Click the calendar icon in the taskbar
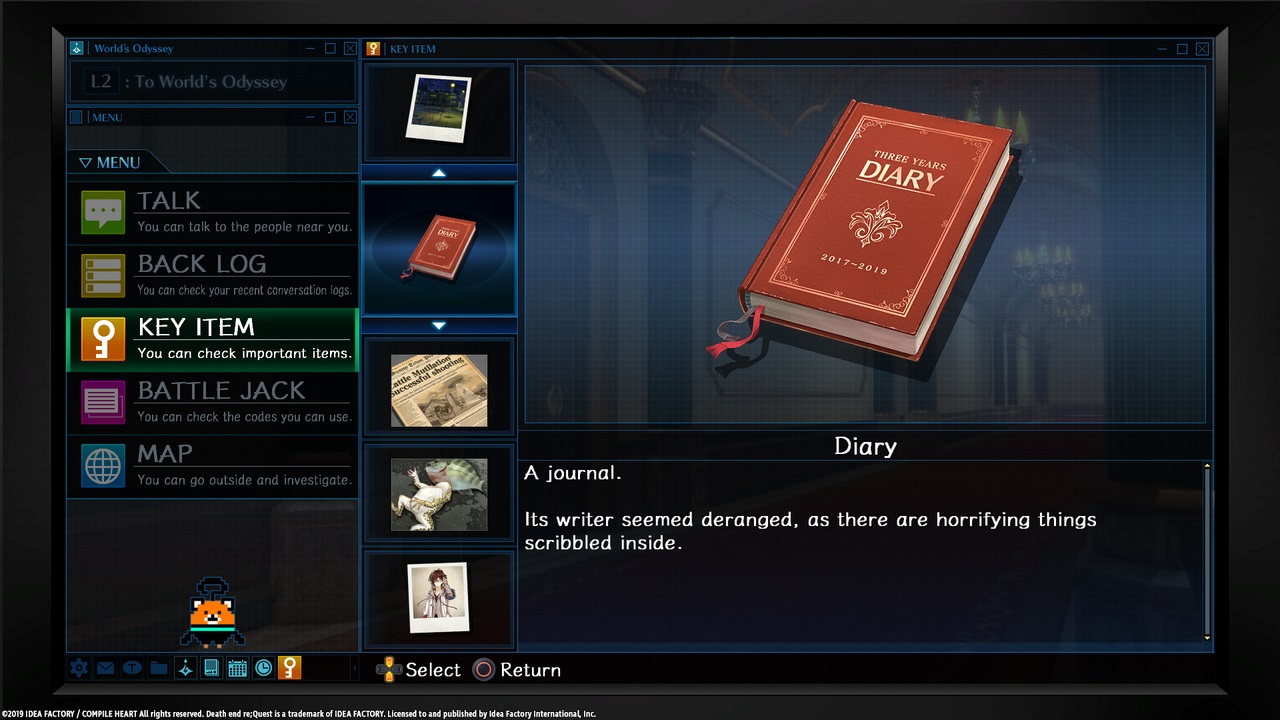 (x=237, y=668)
